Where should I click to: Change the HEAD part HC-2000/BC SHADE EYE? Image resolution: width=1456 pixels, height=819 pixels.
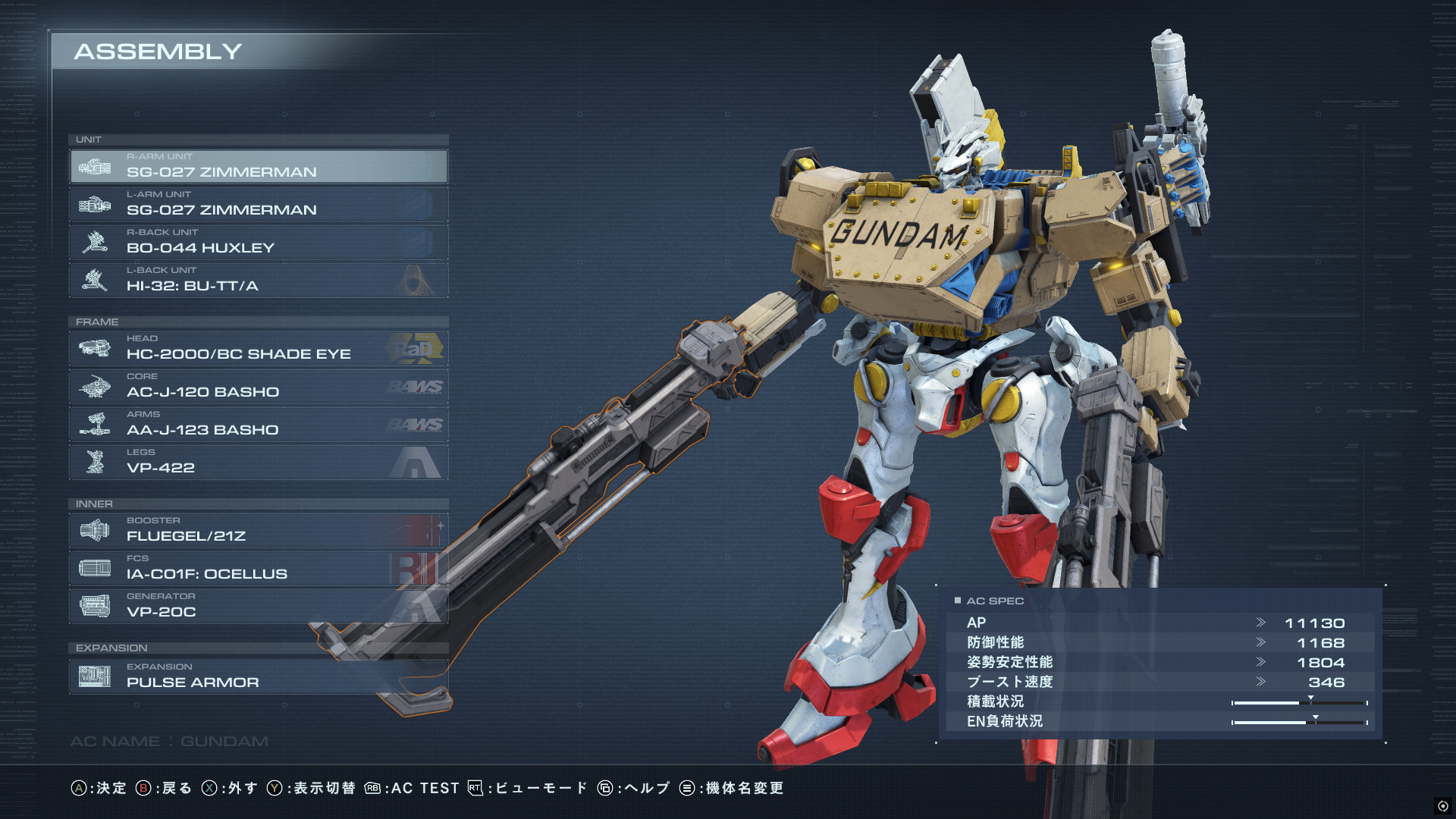click(x=258, y=348)
